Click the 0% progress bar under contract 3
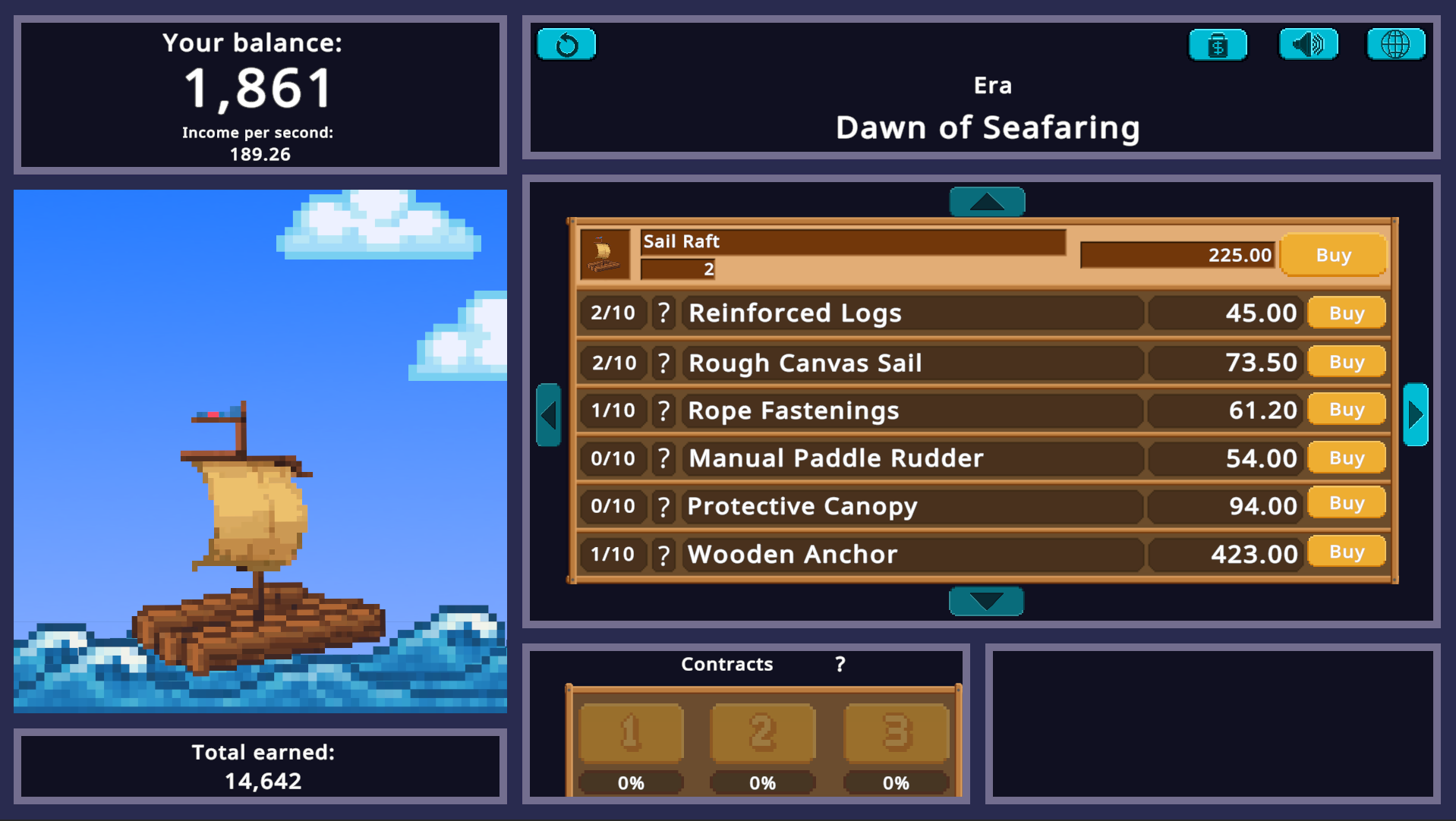The image size is (1456, 821). 896,782
